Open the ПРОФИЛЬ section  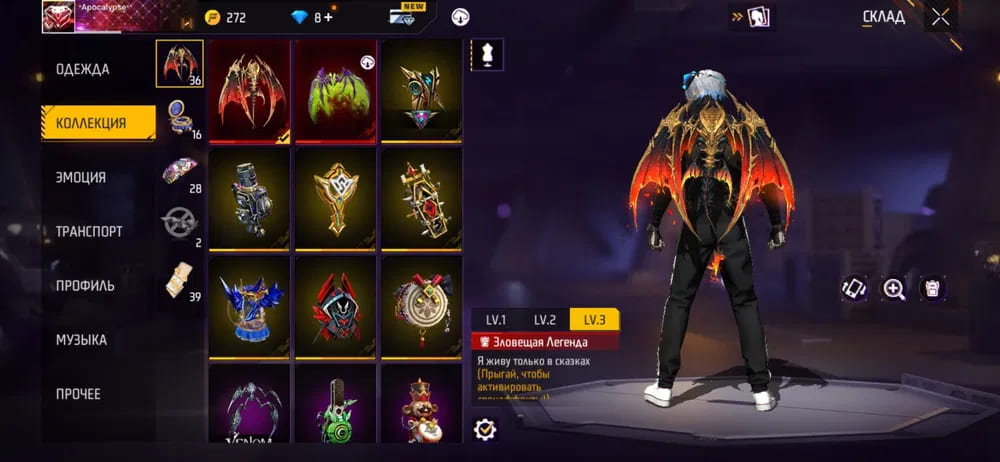pyautogui.click(x=85, y=285)
